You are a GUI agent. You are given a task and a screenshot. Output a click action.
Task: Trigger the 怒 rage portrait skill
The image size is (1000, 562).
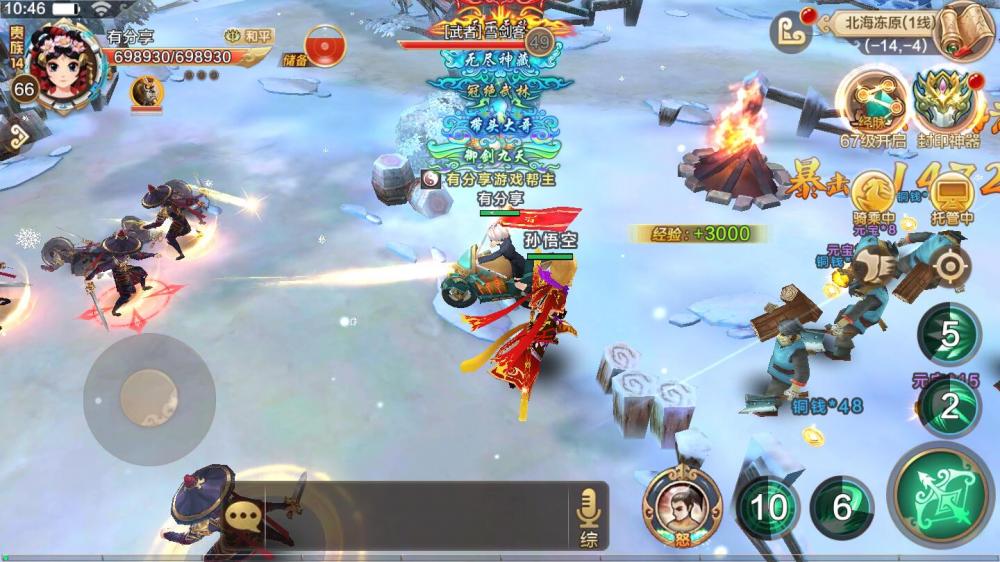tap(682, 503)
